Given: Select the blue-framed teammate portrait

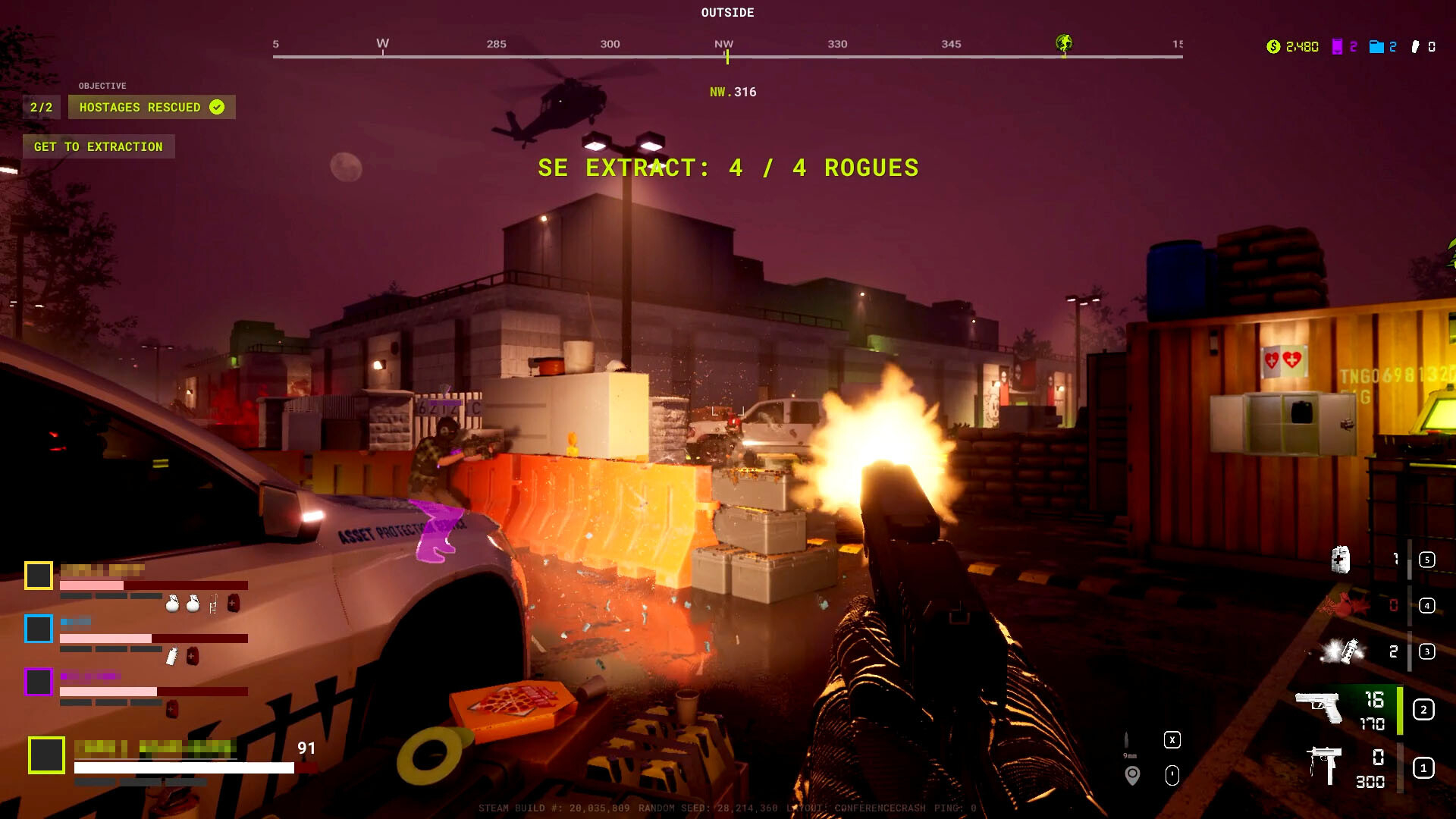Looking at the screenshot, I should point(39,629).
